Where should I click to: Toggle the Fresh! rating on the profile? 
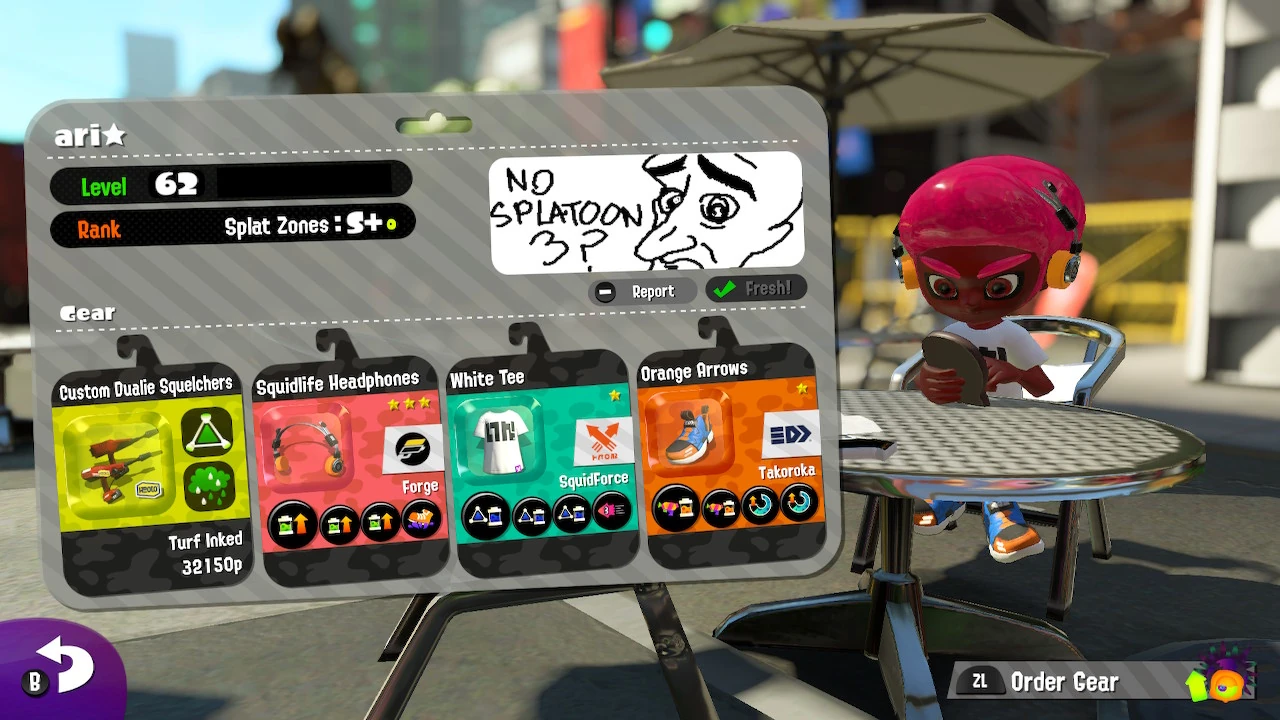755,290
